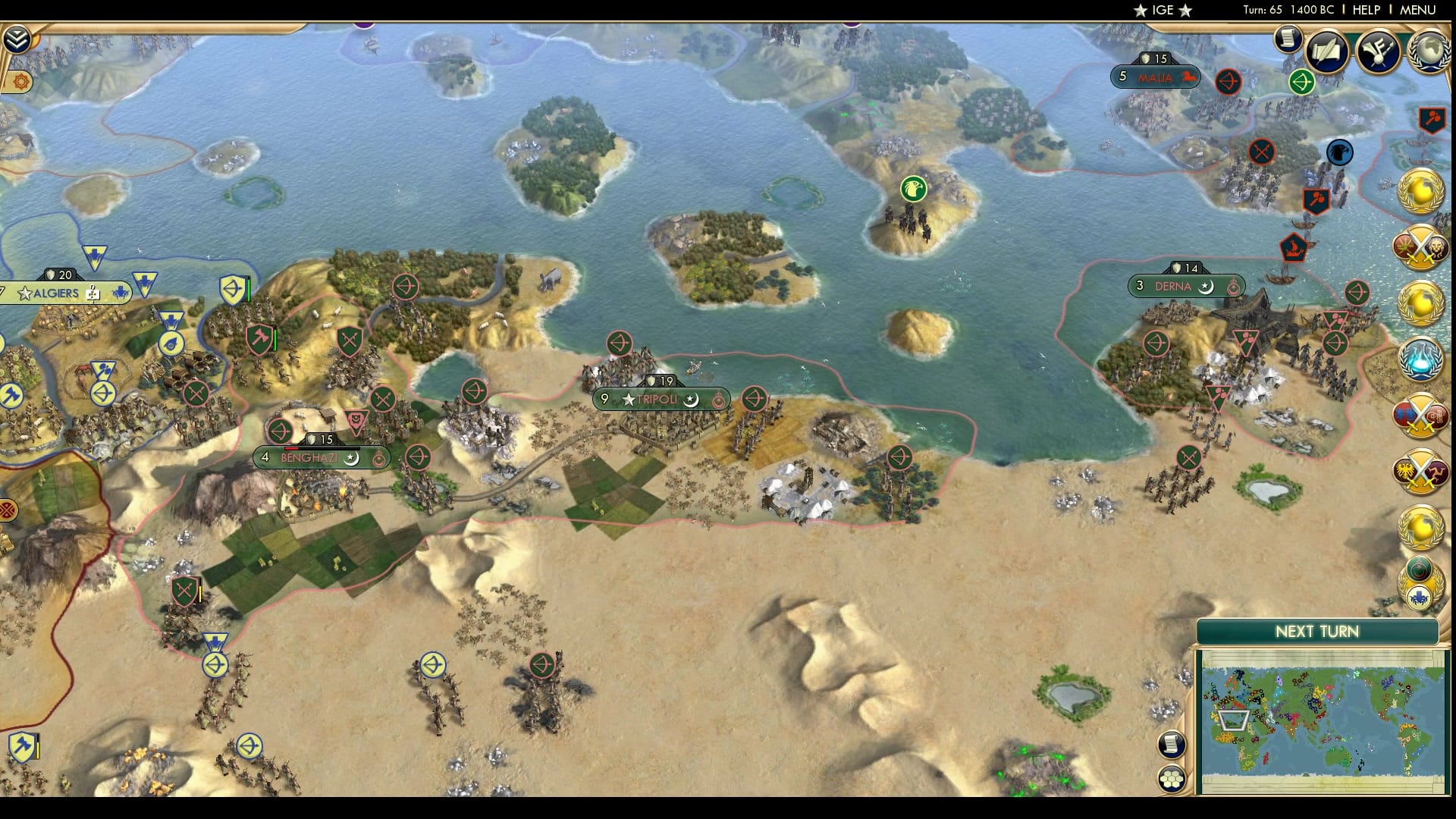Image resolution: width=1456 pixels, height=819 pixels.
Task: Click the blue hawk scouting notification icon
Action: coord(1339,152)
